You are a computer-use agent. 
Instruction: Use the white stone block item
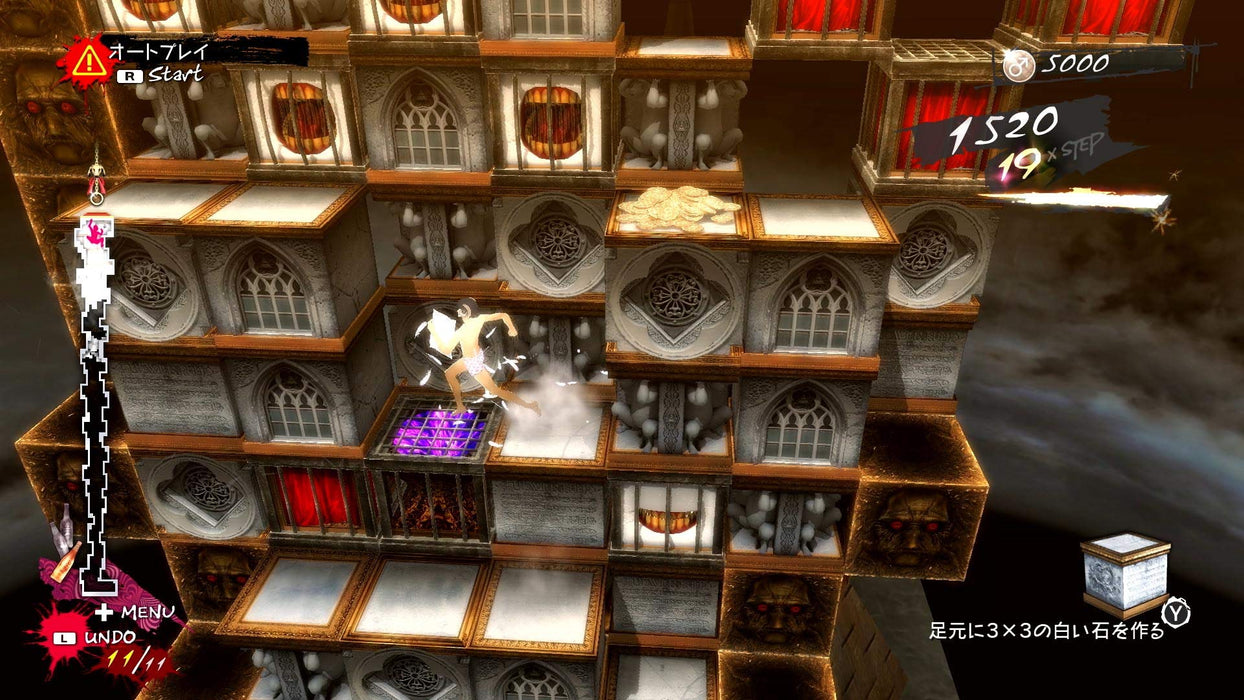pos(1126,574)
